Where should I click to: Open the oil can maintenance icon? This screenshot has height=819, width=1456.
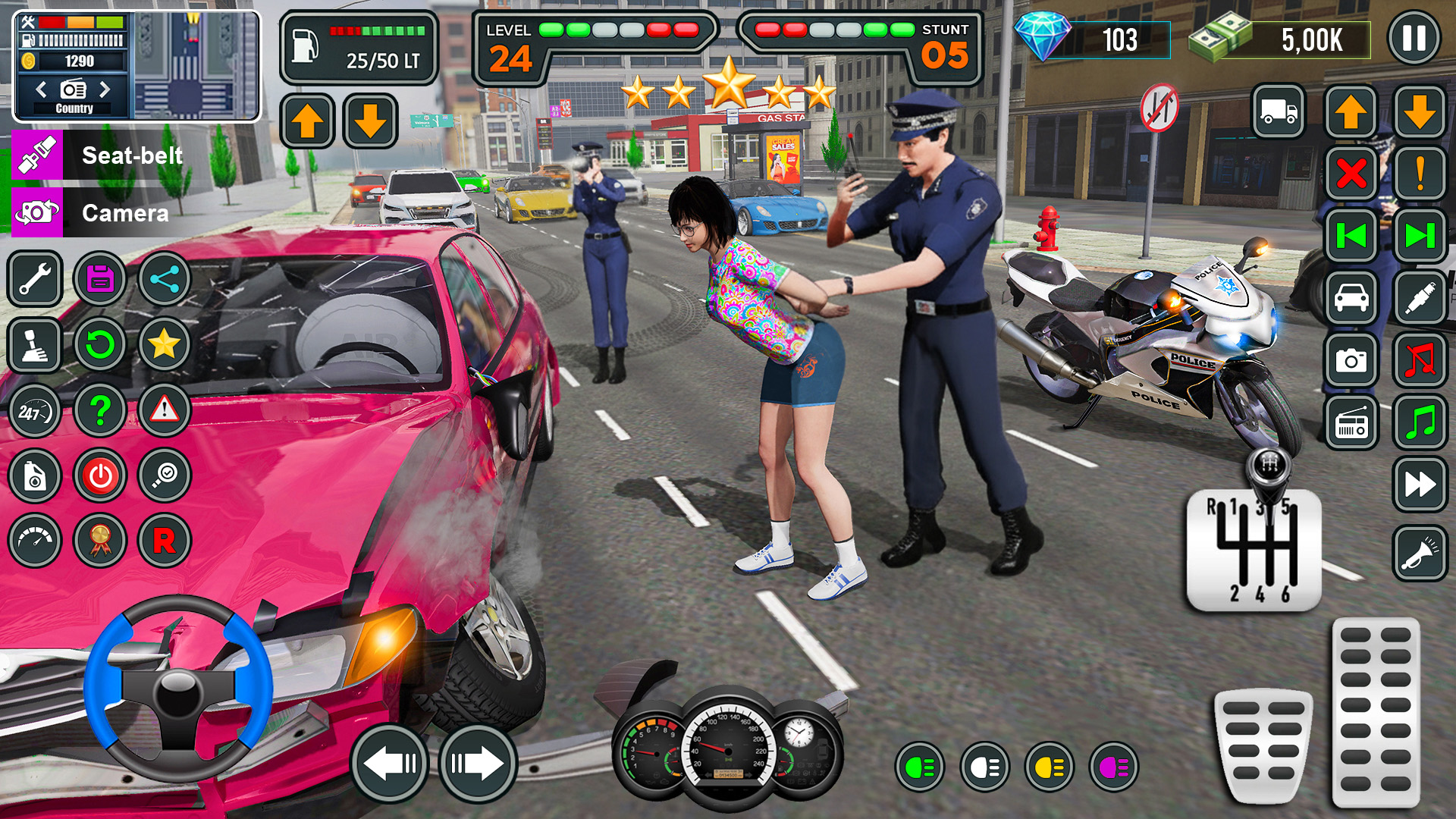pyautogui.click(x=34, y=475)
